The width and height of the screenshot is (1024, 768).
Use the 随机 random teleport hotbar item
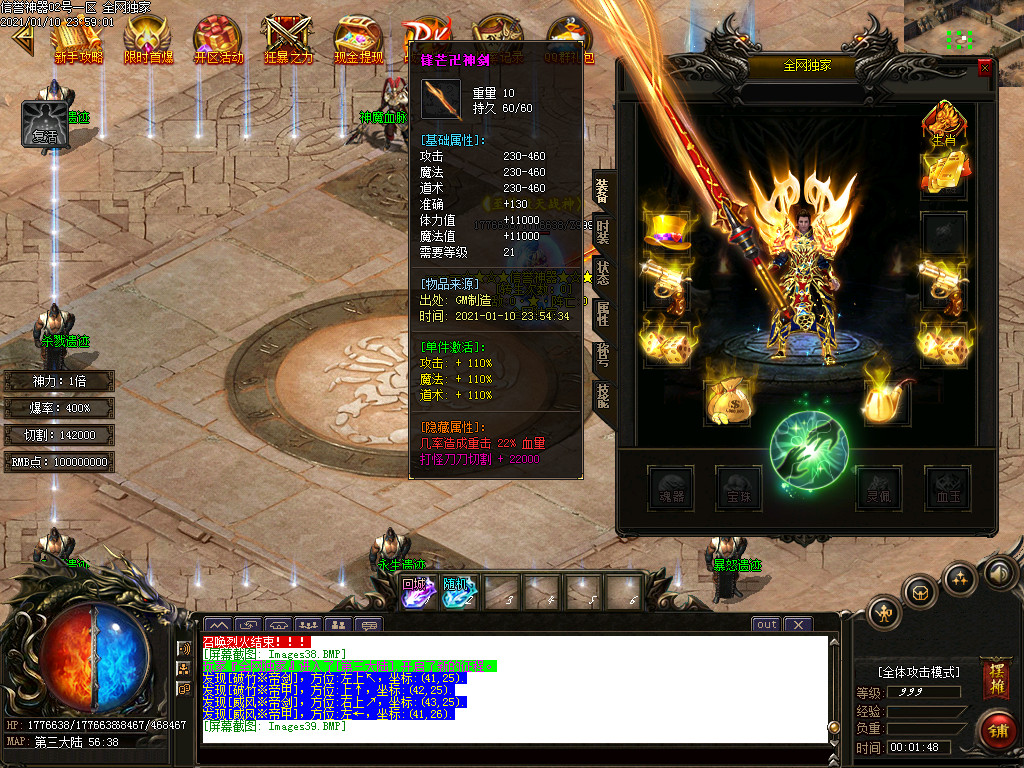tap(459, 592)
